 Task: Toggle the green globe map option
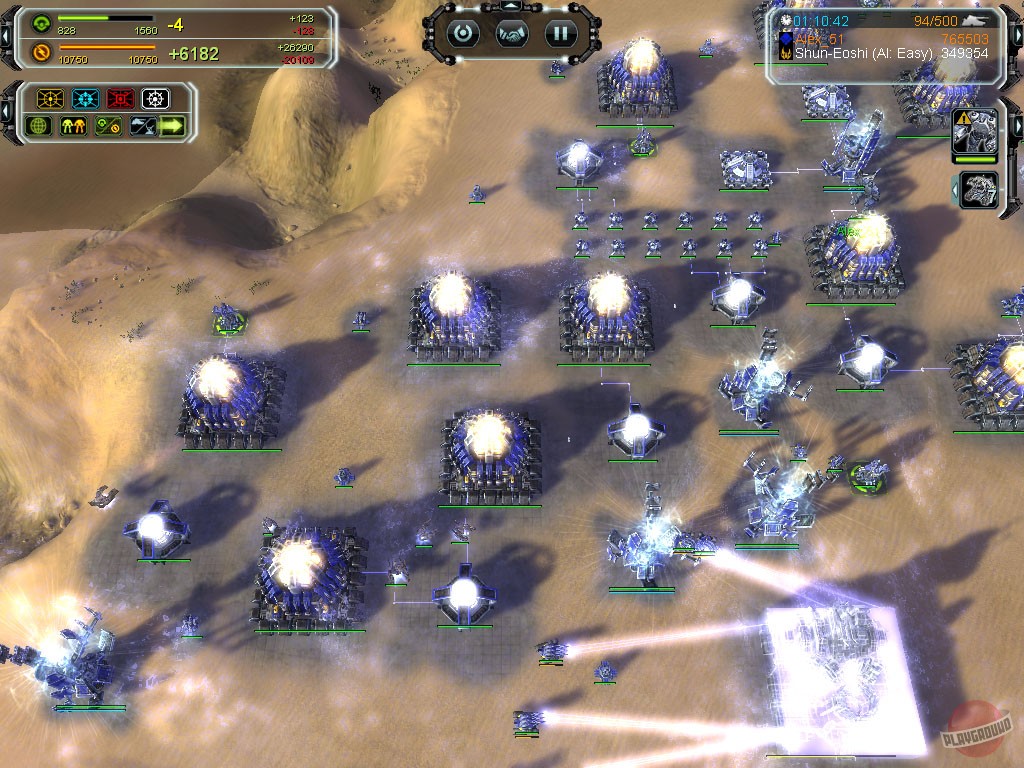click(38, 126)
